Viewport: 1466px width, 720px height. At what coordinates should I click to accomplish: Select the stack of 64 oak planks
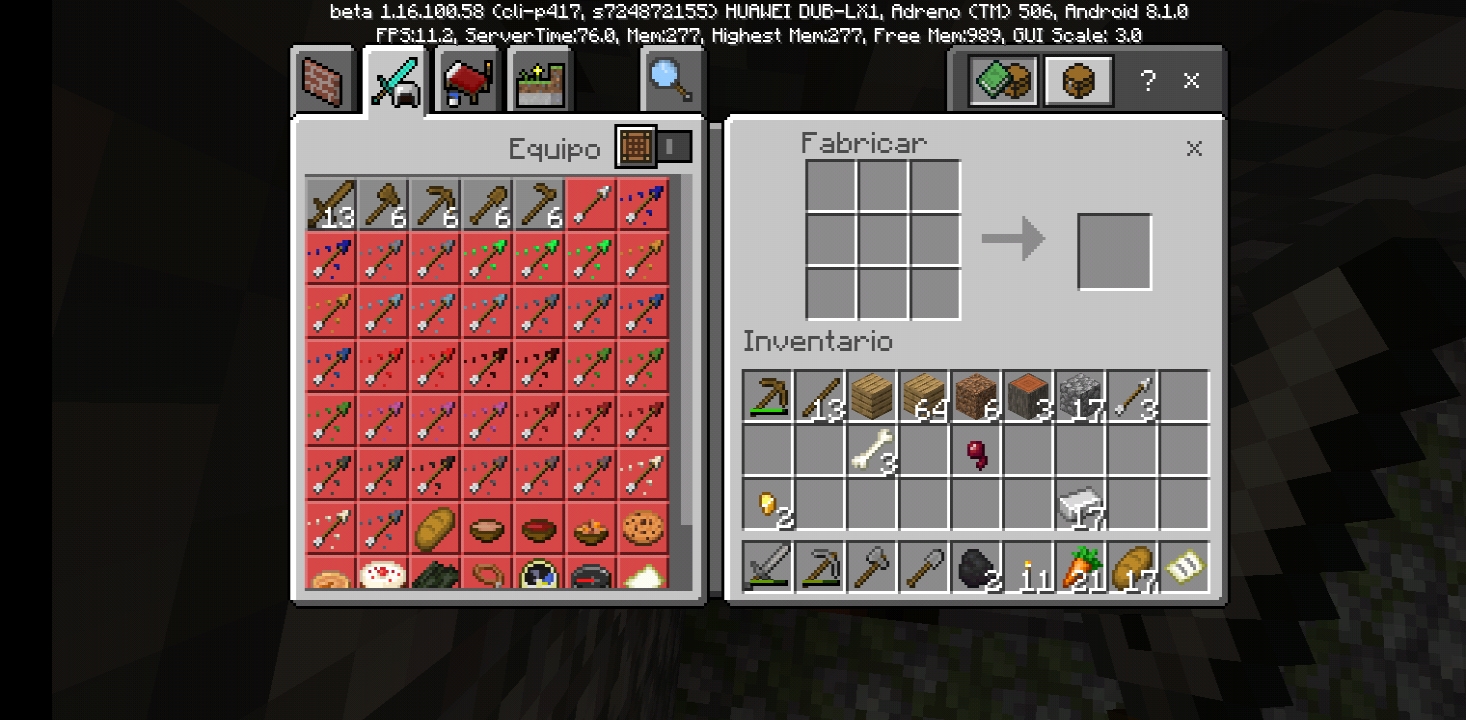coord(923,396)
